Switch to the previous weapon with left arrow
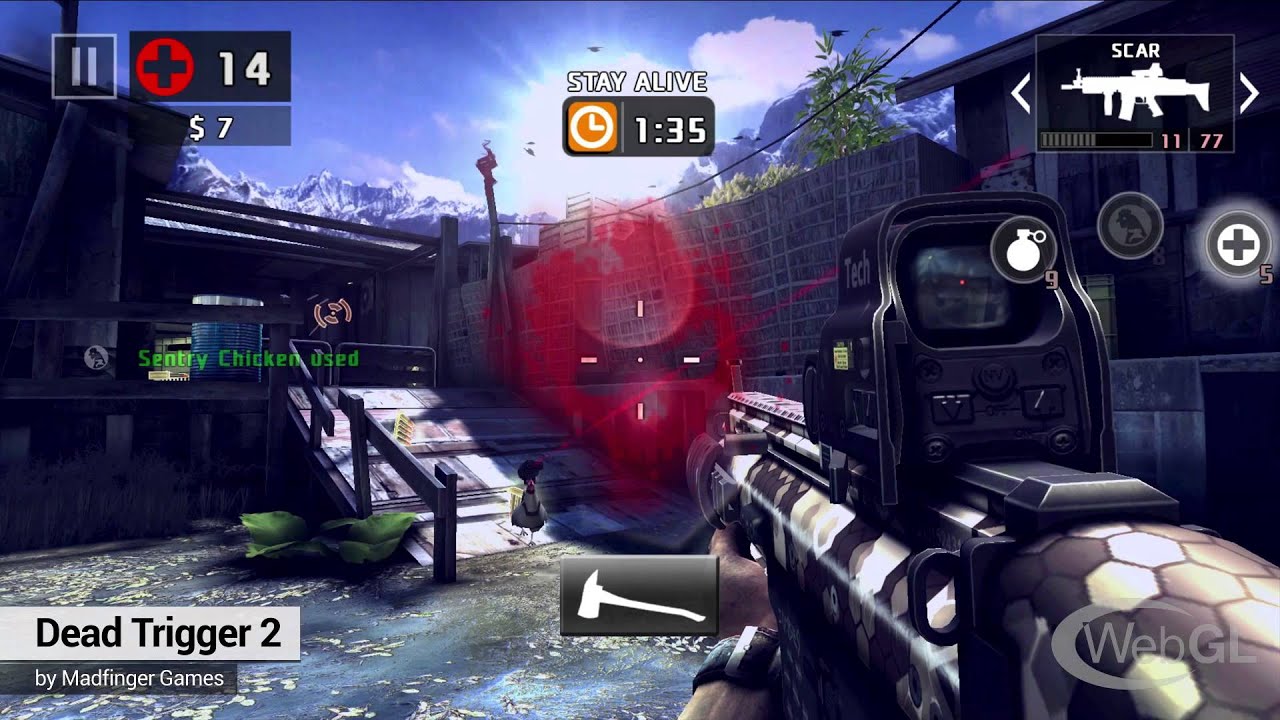 (1021, 92)
